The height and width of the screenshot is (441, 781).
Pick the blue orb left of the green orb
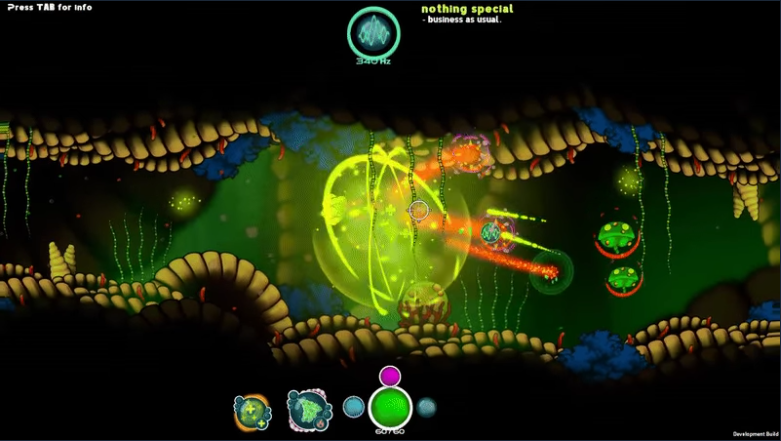point(353,407)
